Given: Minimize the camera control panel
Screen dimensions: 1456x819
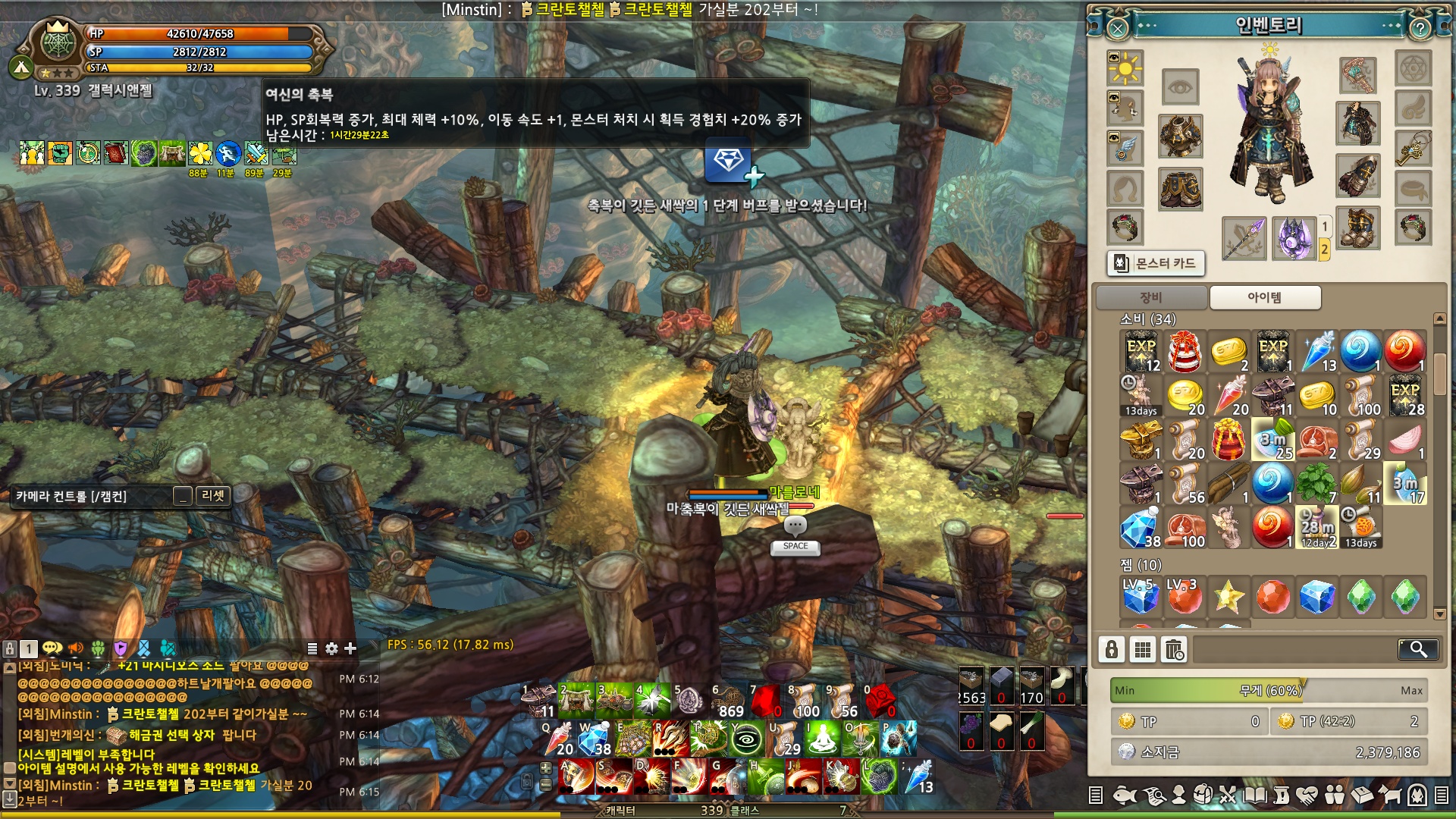Looking at the screenshot, I should point(182,496).
